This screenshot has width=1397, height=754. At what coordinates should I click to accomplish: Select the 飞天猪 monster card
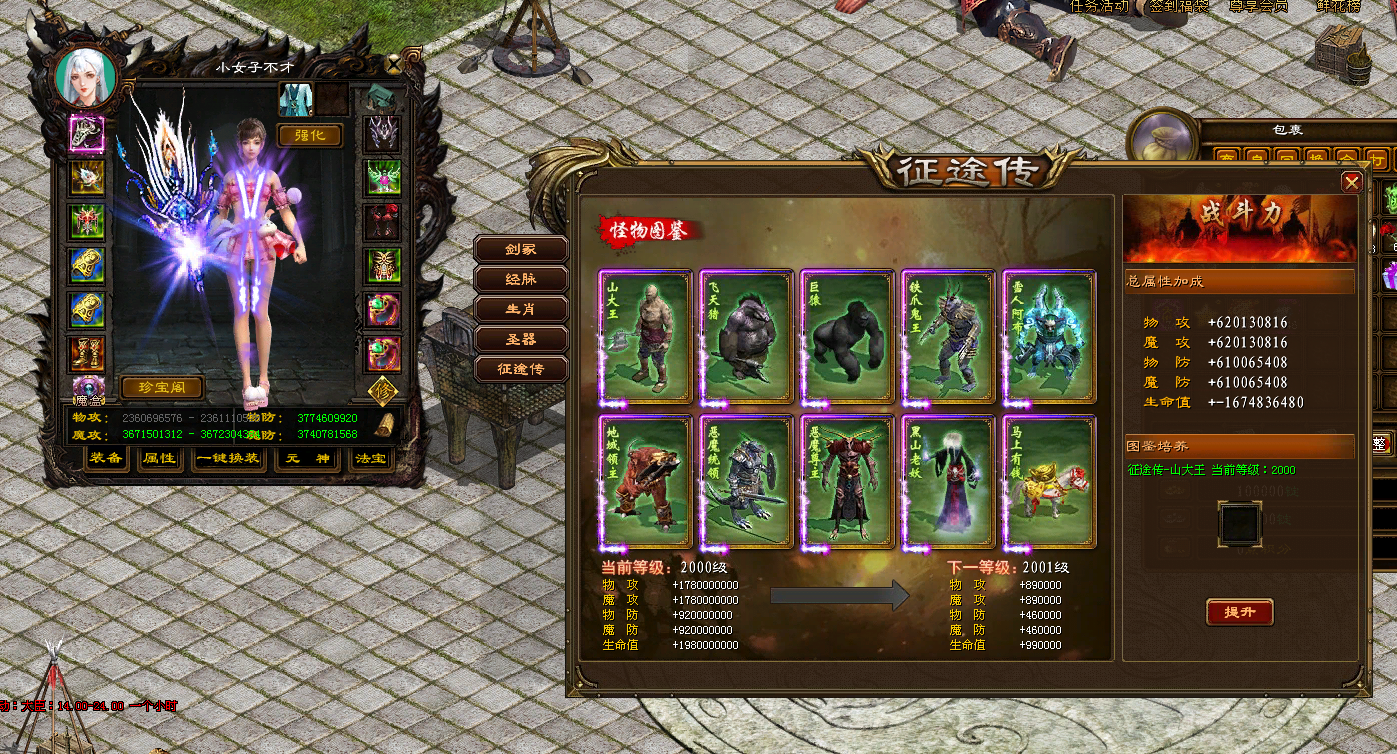tap(746, 336)
